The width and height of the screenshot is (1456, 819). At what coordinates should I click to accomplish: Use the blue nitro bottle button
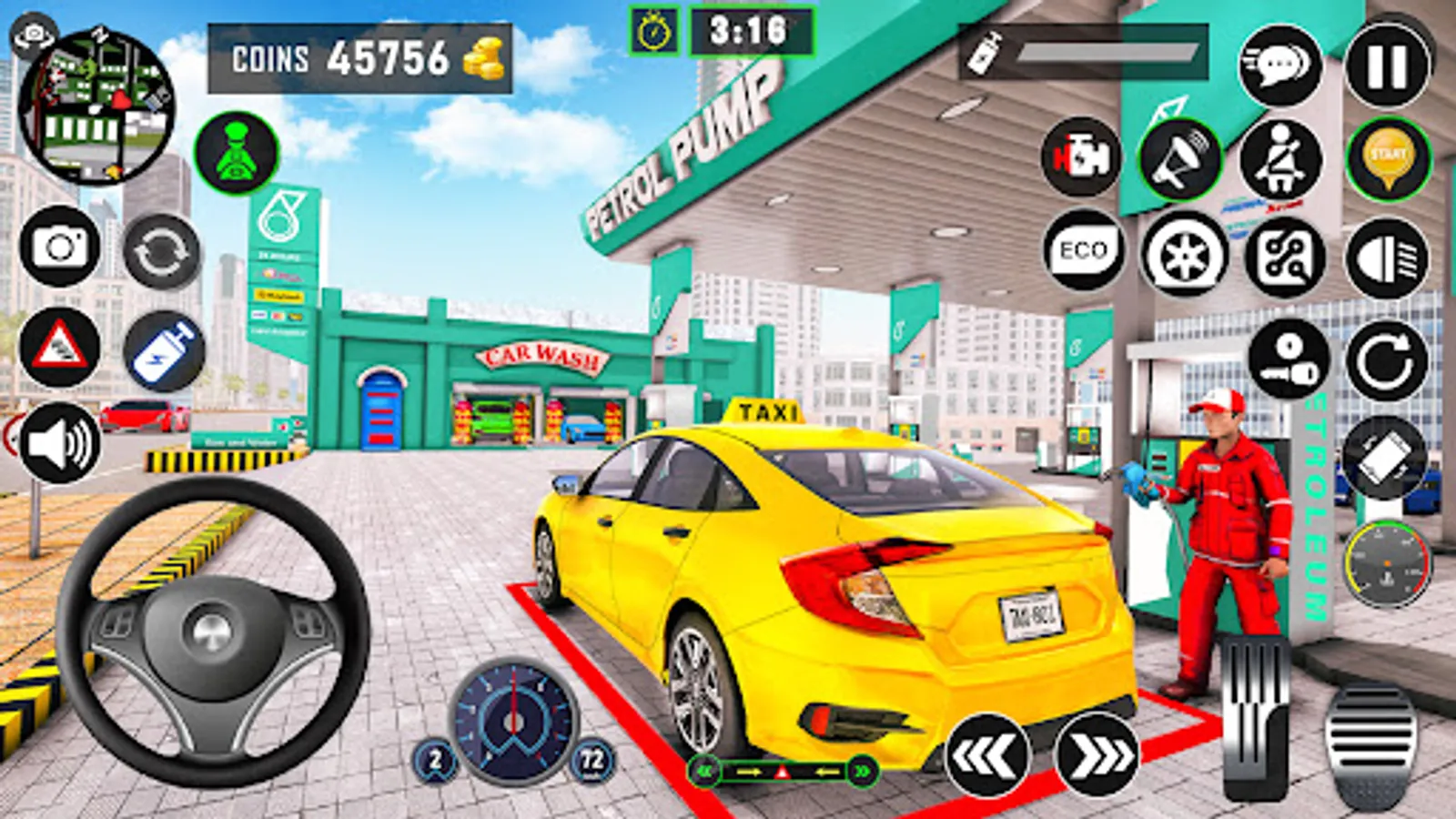click(x=164, y=351)
